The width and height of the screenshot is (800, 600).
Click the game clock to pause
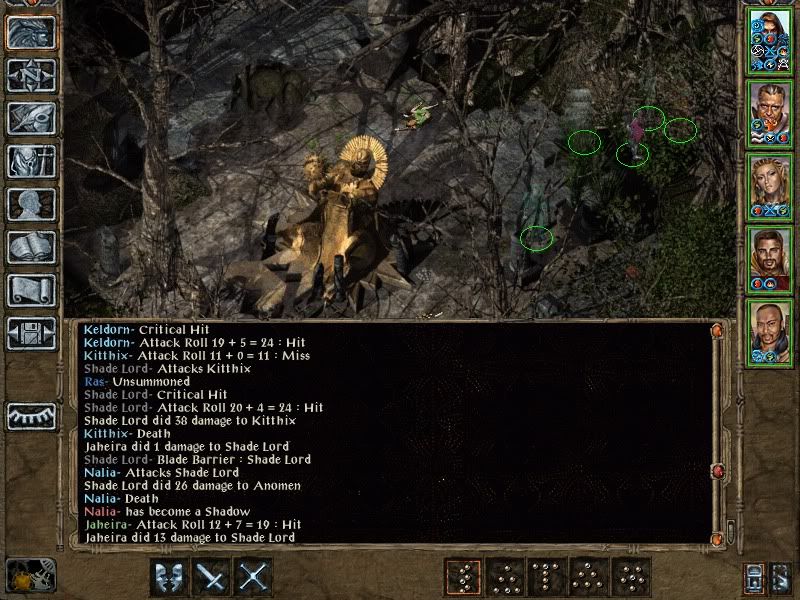click(31, 575)
